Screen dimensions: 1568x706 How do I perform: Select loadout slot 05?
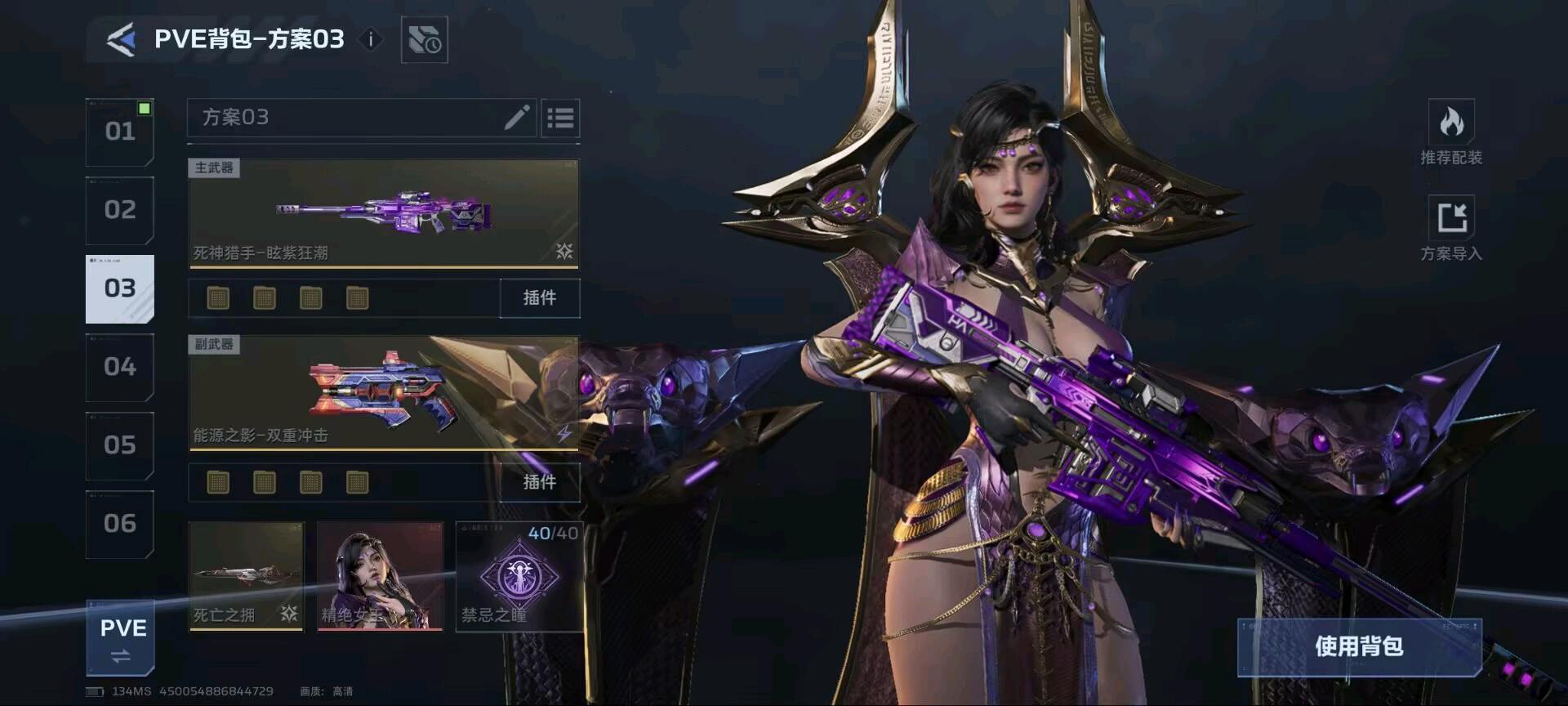[x=120, y=445]
